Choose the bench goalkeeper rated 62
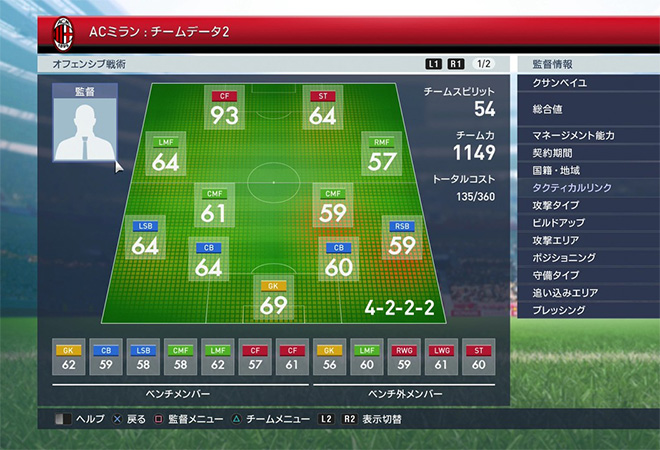Screen dimensions: 660x450 (x=69, y=359)
